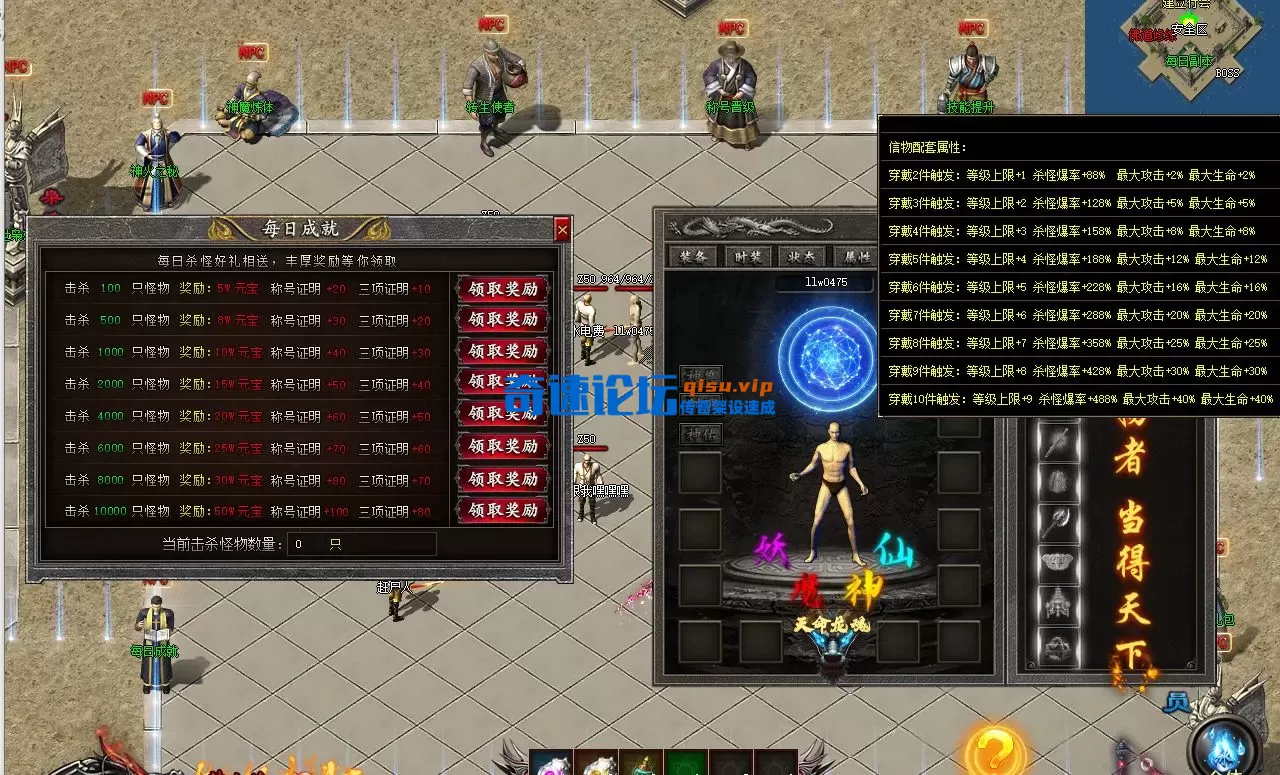The width and height of the screenshot is (1280, 775).
Task: Claim the 8000 monster kill reward
Action: [x=503, y=479]
